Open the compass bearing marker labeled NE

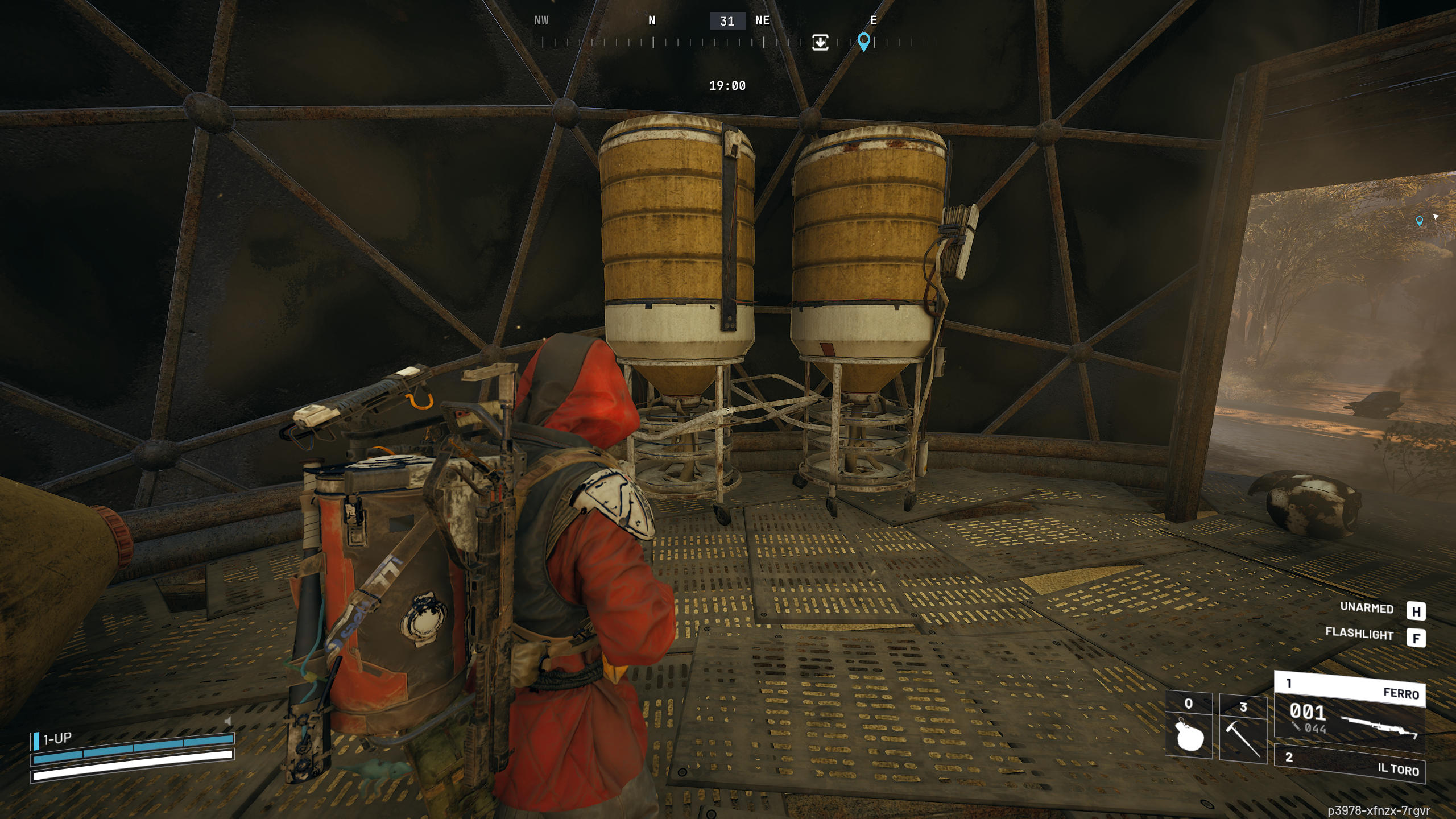761,21
